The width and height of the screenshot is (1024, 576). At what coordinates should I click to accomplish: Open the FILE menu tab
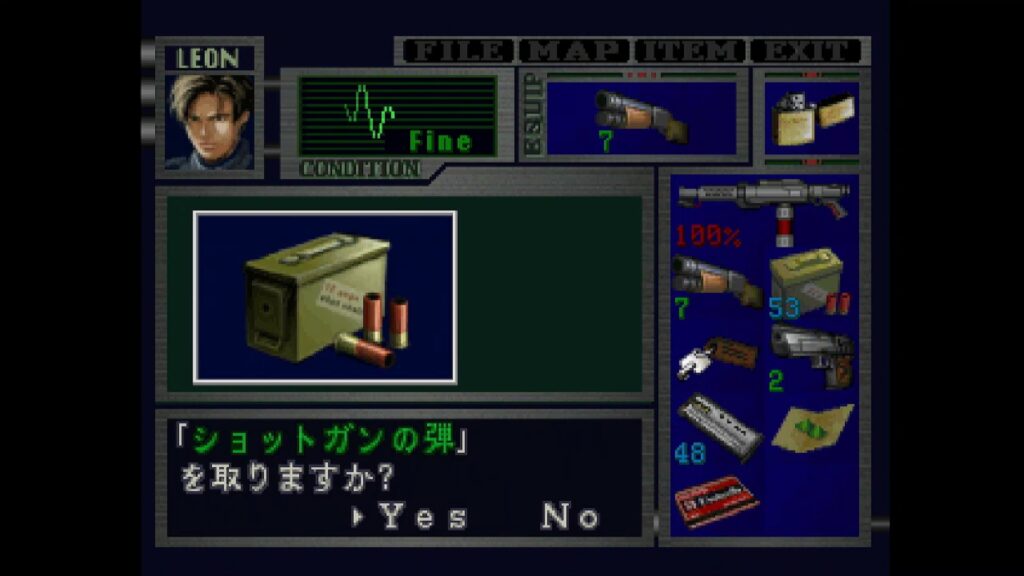(x=456, y=51)
